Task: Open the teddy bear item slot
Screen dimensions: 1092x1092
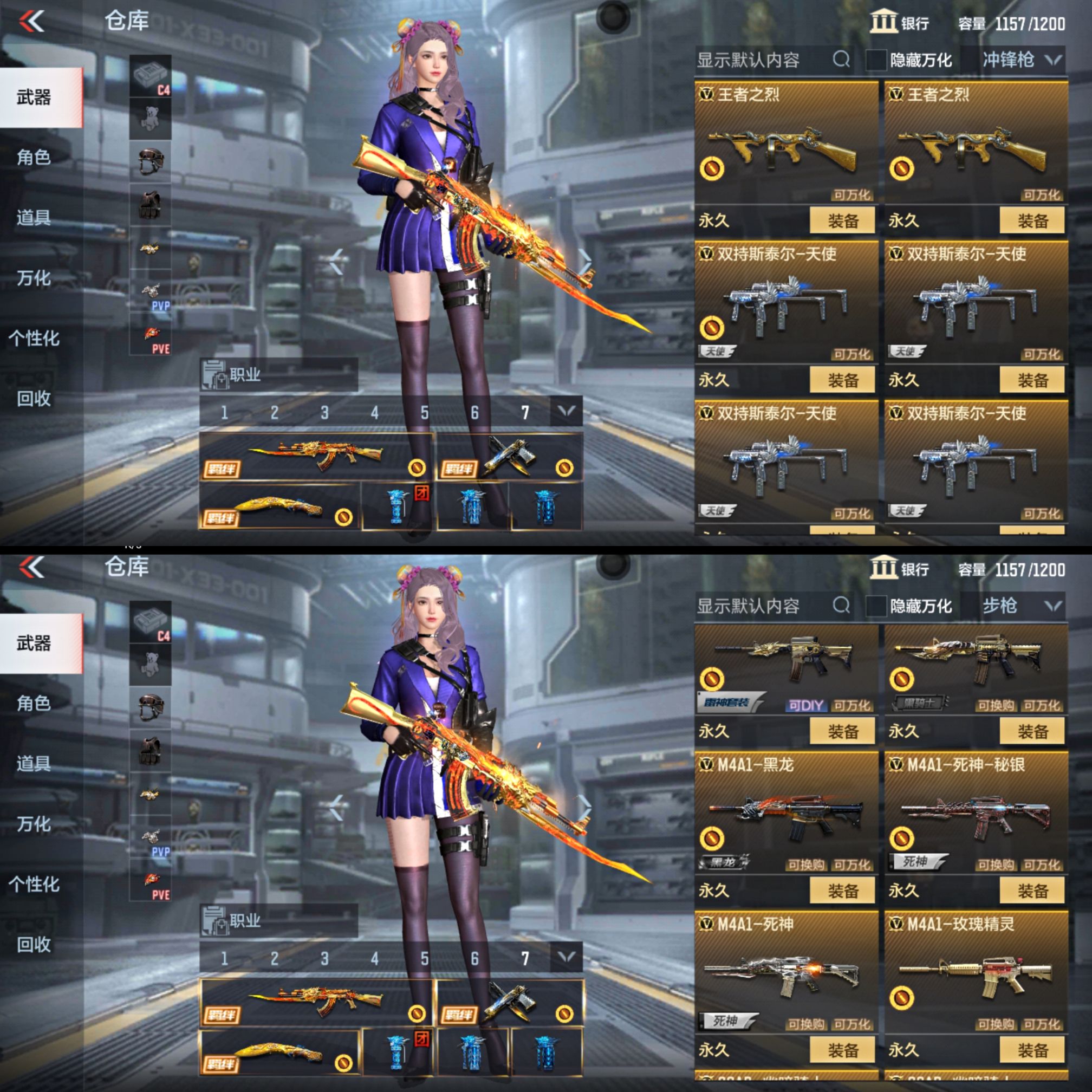Action: tap(151, 119)
